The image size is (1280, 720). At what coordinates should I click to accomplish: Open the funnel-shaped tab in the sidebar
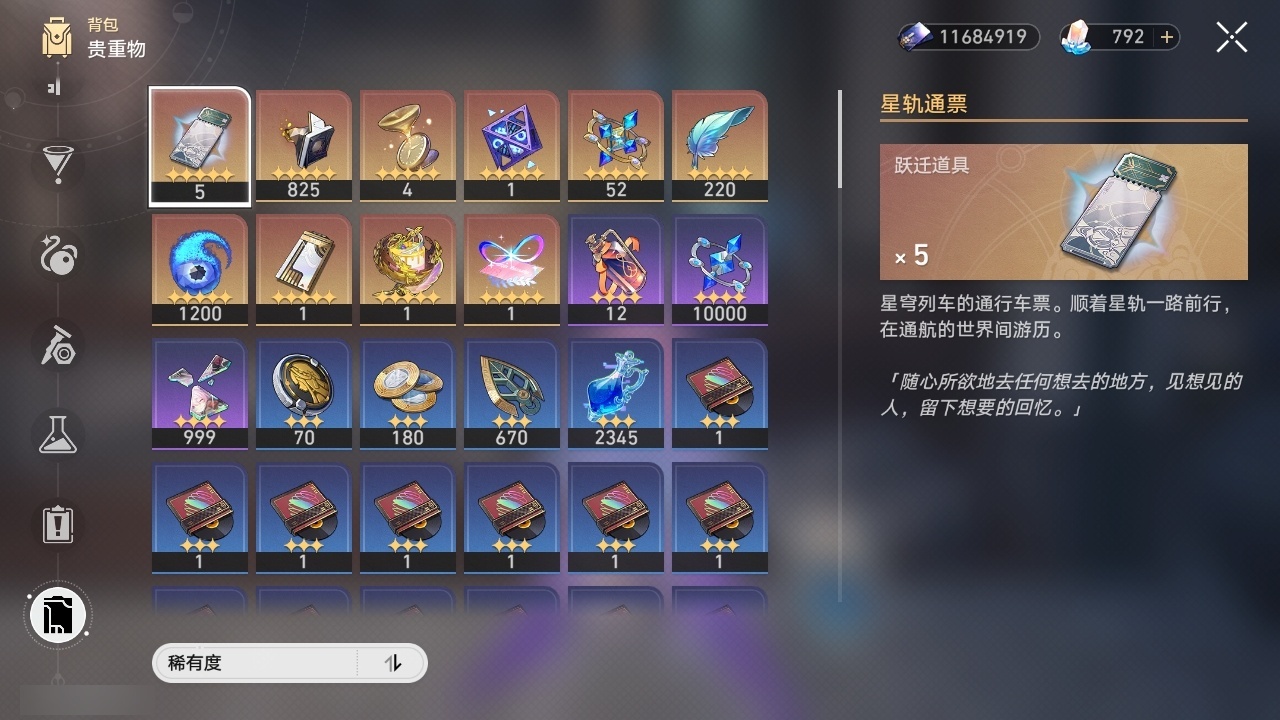(57, 167)
